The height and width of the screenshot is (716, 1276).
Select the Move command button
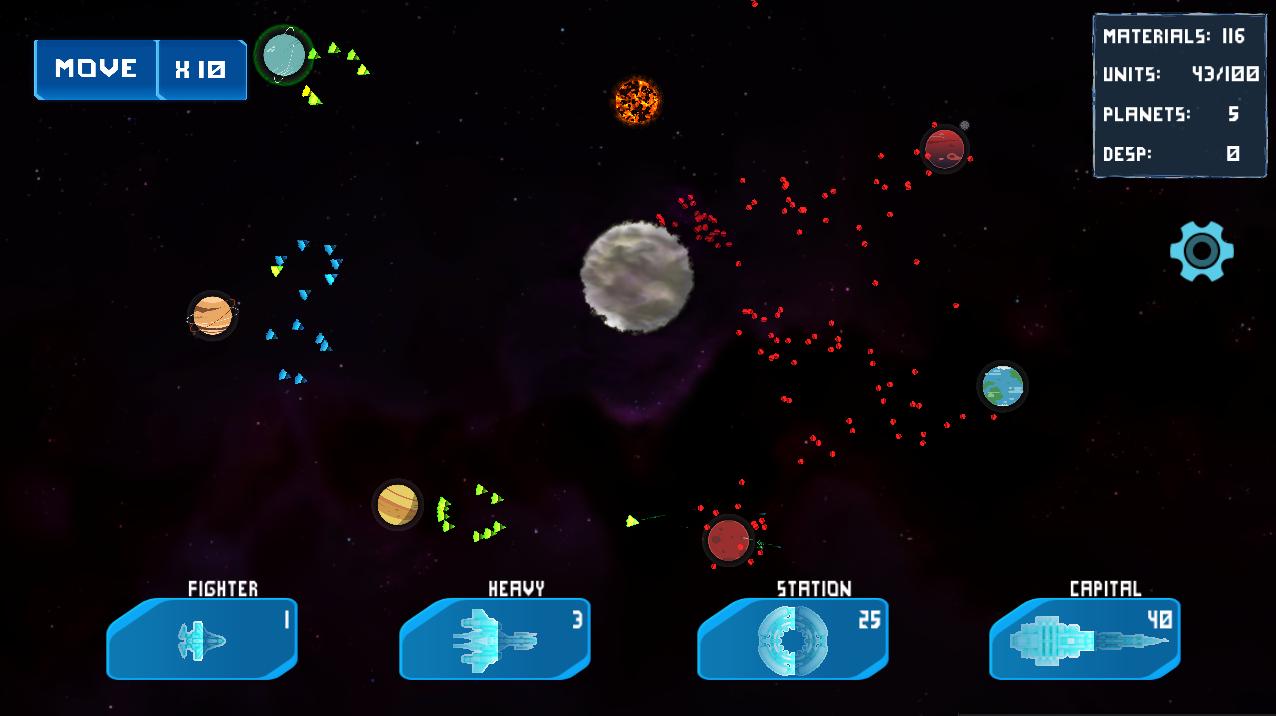[x=96, y=69]
